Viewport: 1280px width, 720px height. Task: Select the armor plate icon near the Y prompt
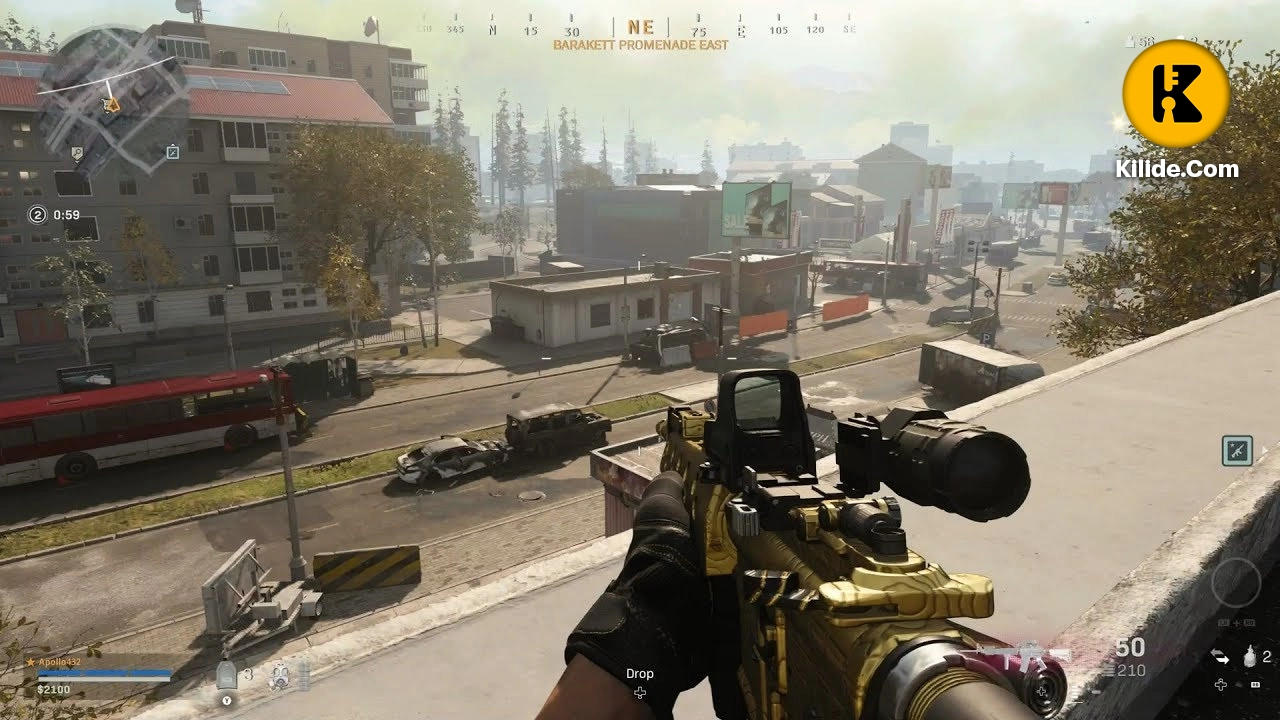[x=225, y=674]
